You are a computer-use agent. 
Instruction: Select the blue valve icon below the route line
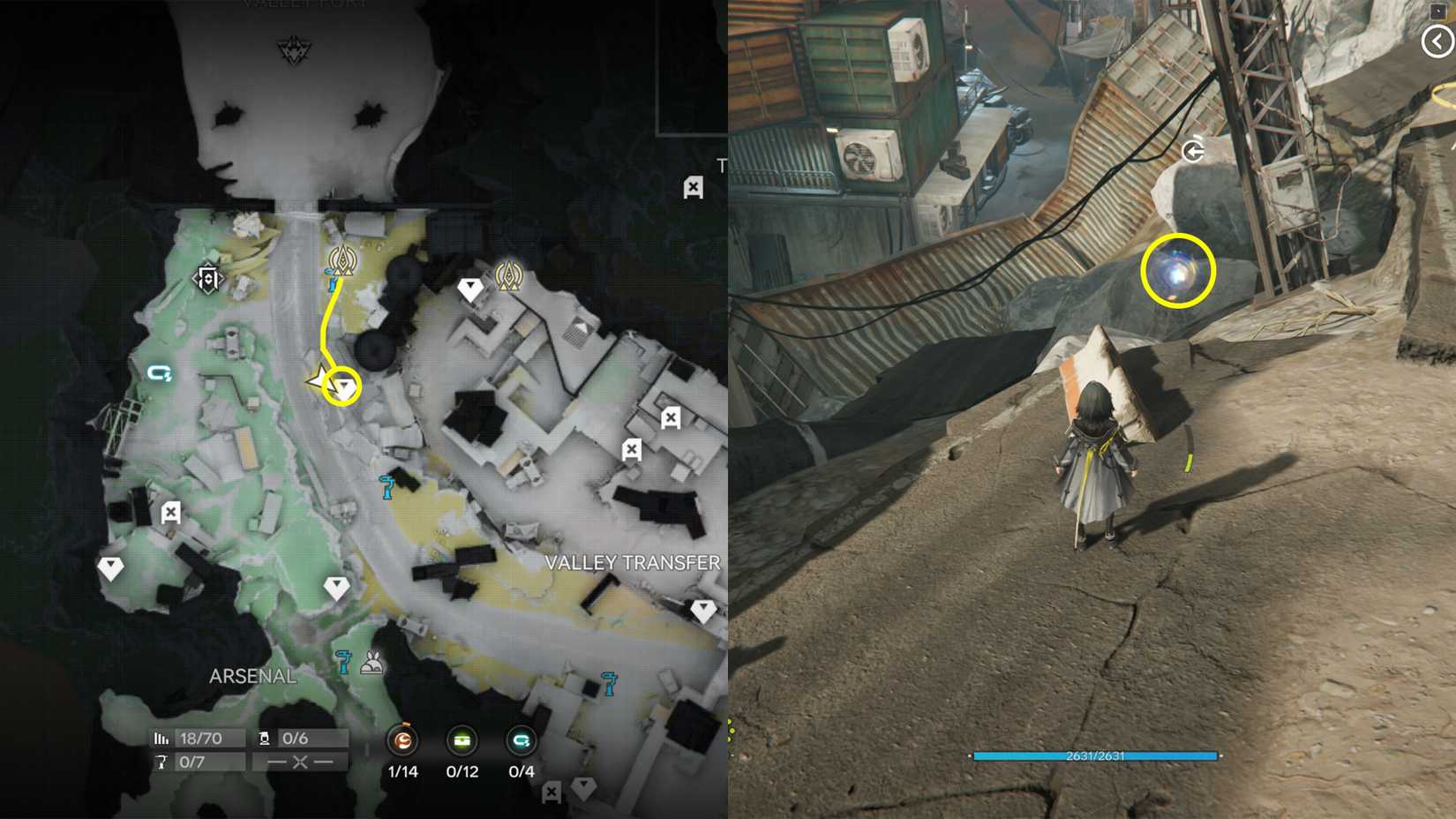tap(386, 483)
